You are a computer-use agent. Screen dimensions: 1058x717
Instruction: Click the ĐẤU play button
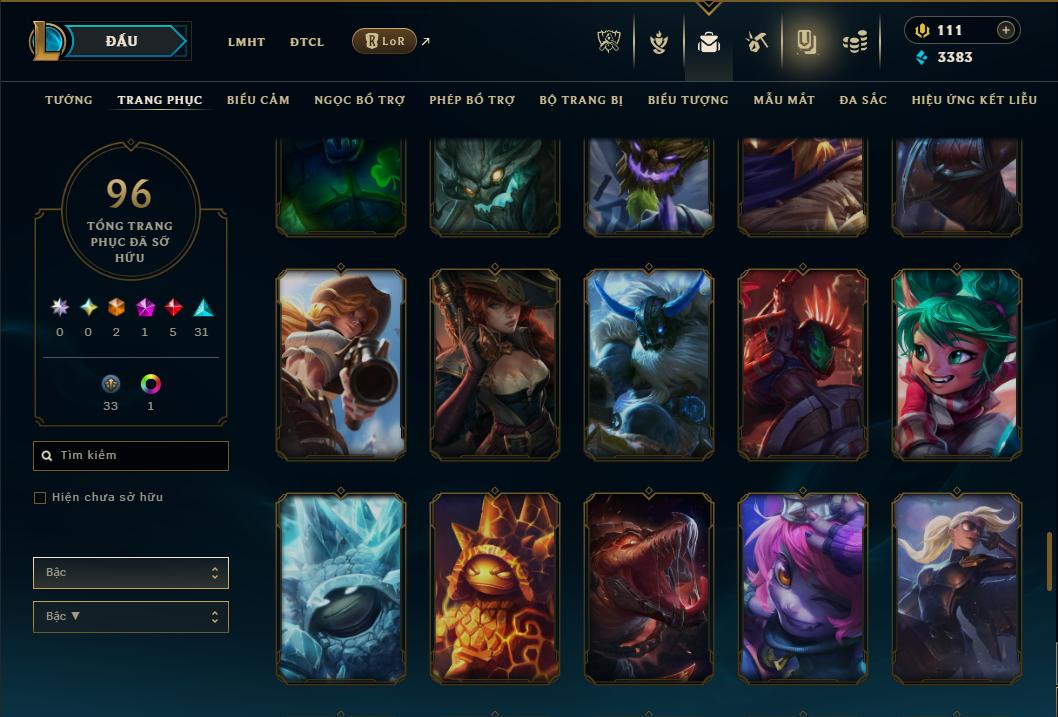pos(122,41)
